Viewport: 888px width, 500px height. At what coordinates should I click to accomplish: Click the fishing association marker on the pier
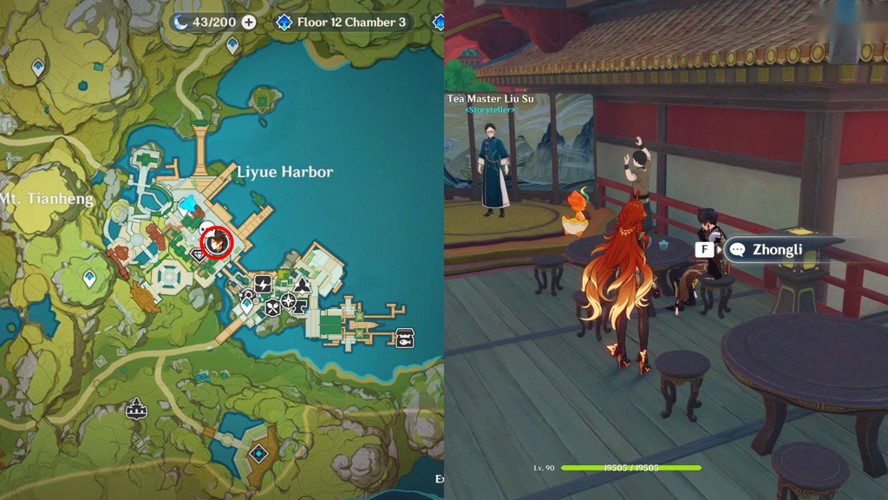pyautogui.click(x=406, y=337)
